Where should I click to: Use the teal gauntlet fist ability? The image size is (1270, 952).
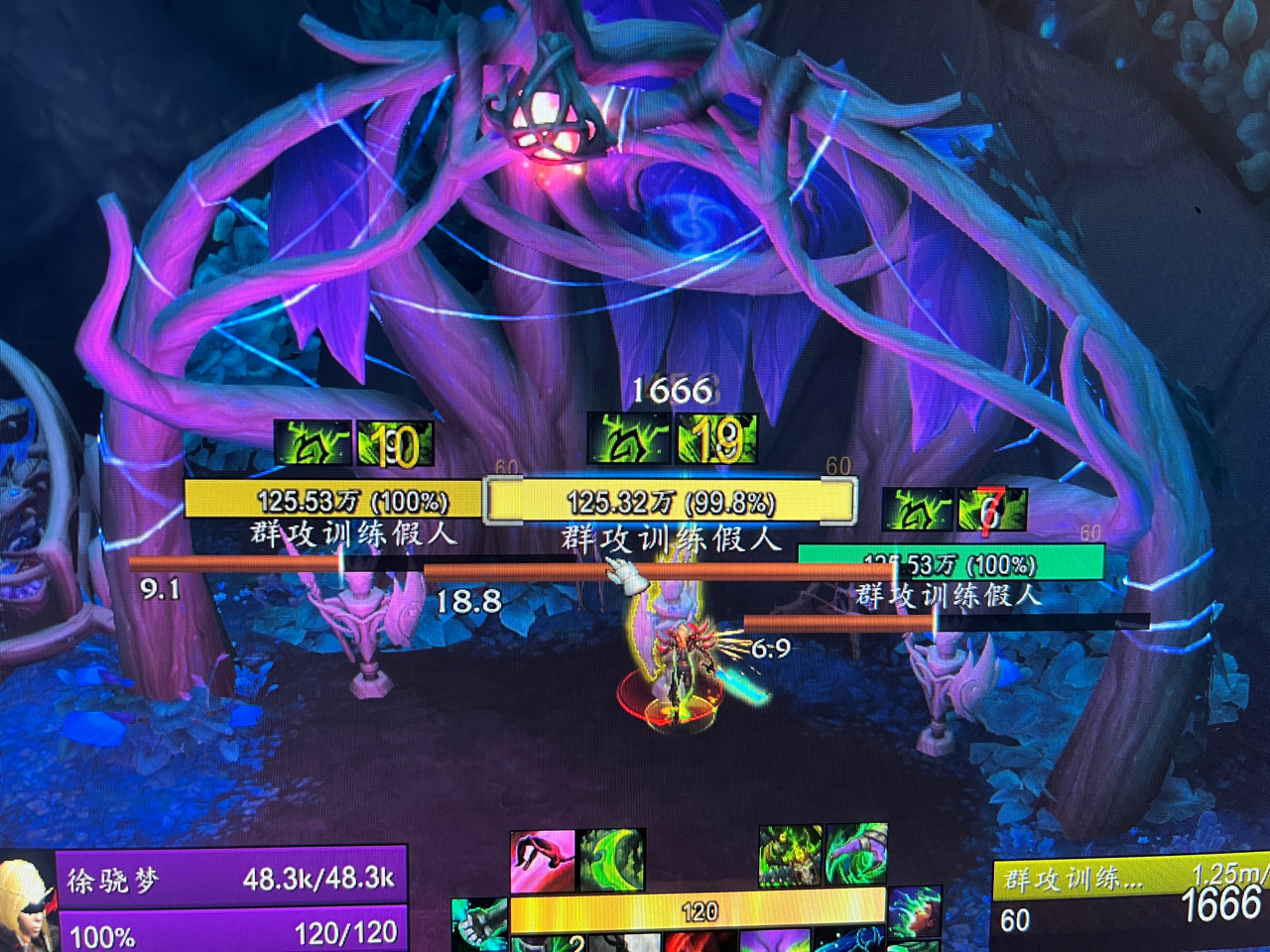pyautogui.click(x=481, y=921)
